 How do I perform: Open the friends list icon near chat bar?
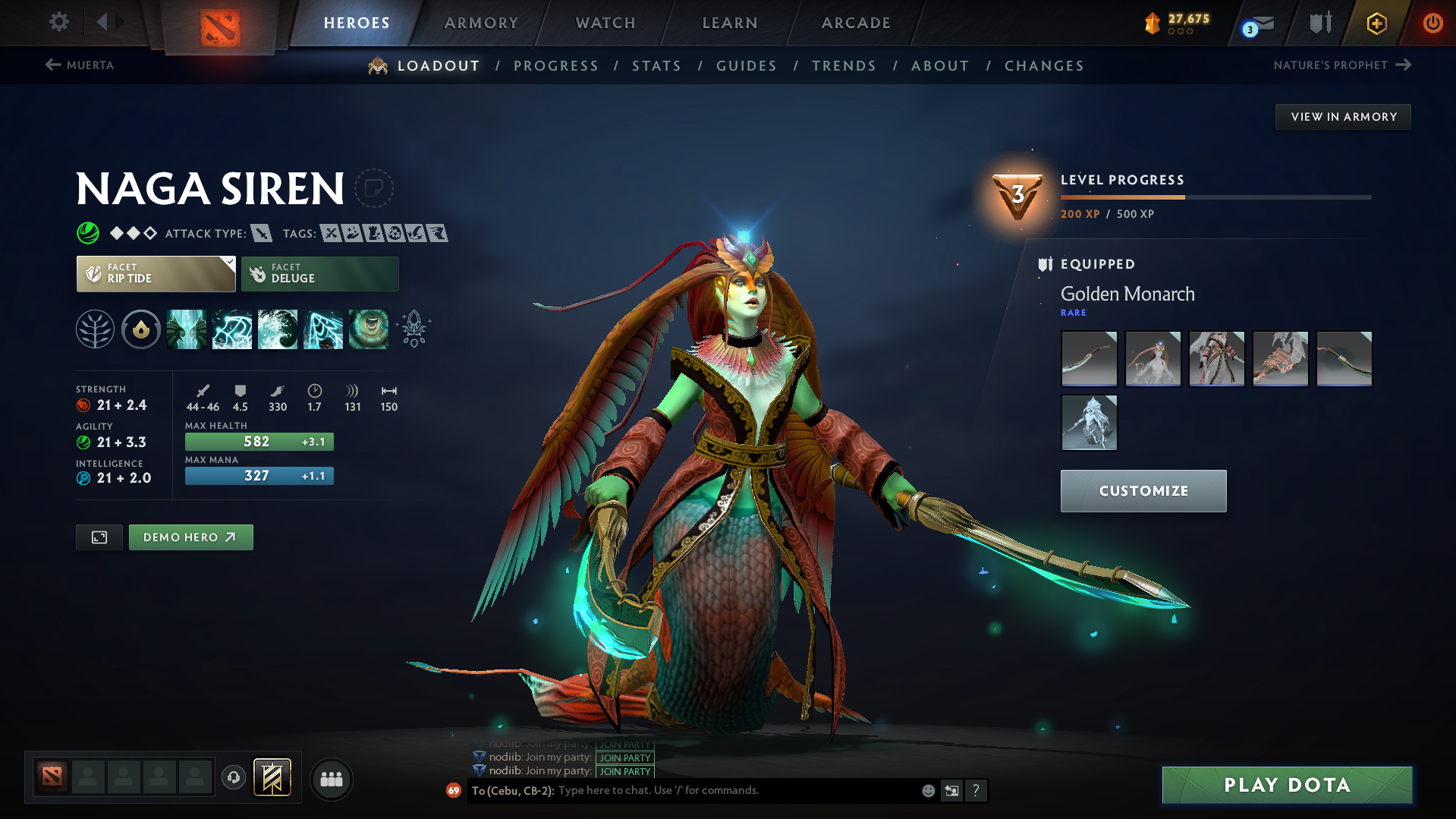[x=331, y=779]
